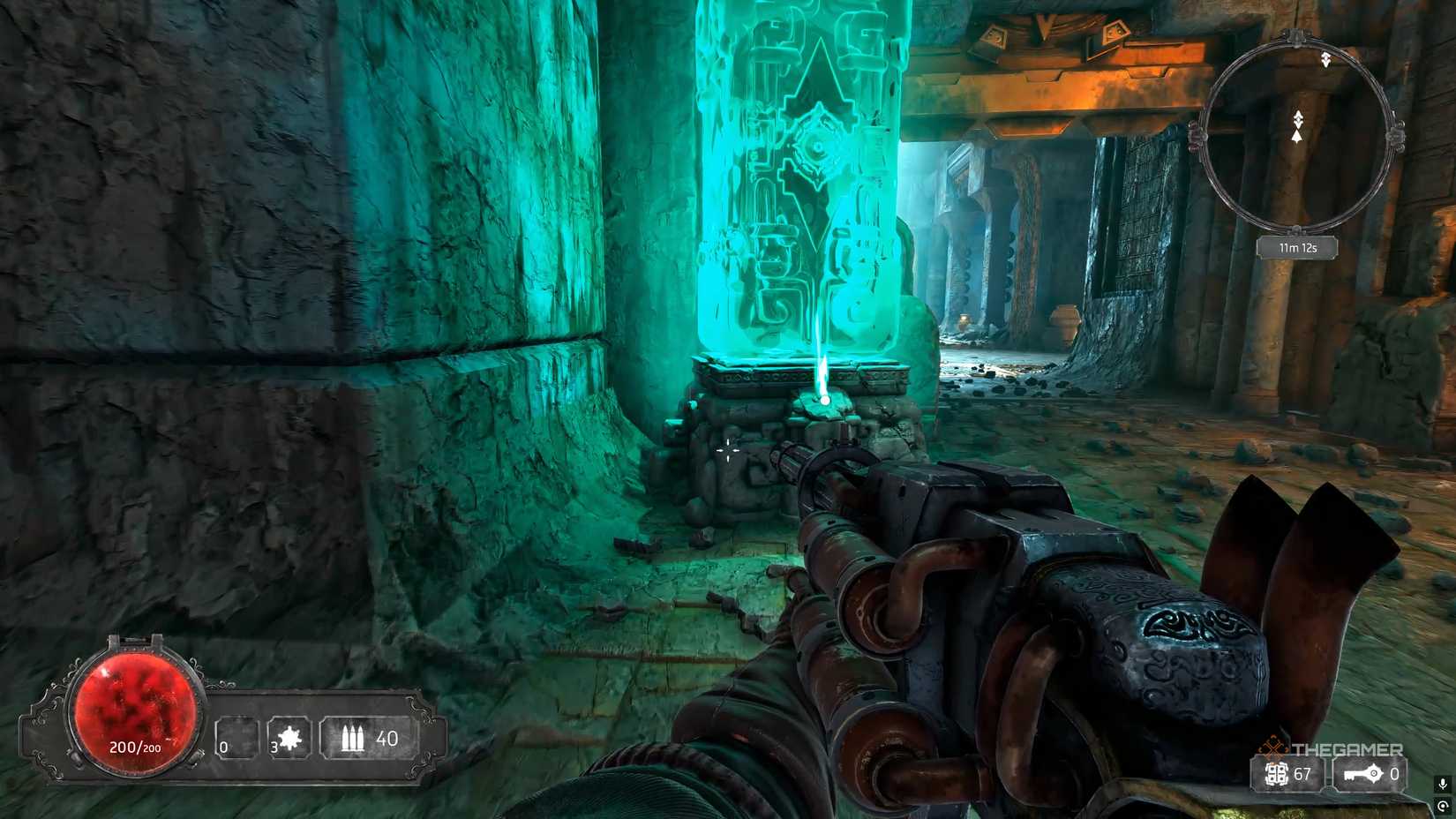Select the ammo bar panel next to the health orb
1456x819 pixels.
pos(322,737)
